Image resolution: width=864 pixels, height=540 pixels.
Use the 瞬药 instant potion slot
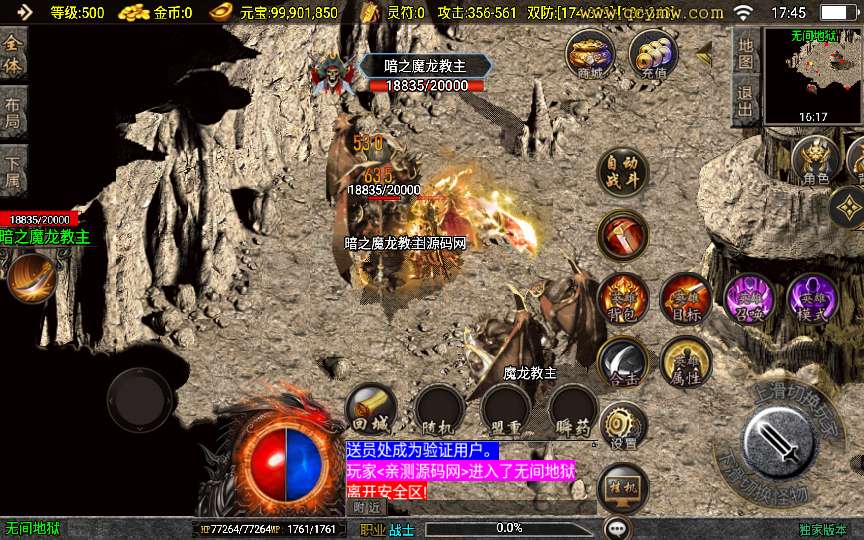click(x=573, y=409)
